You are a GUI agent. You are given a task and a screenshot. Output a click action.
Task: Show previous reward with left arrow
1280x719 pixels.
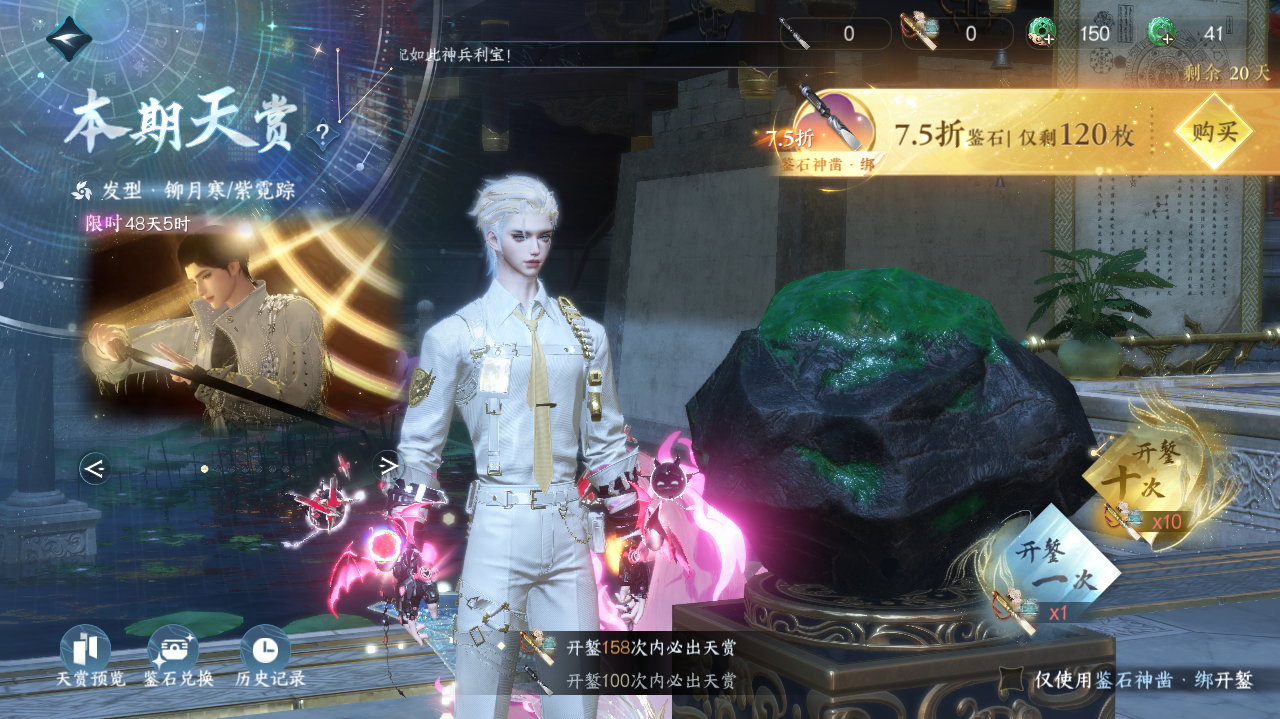95,467
